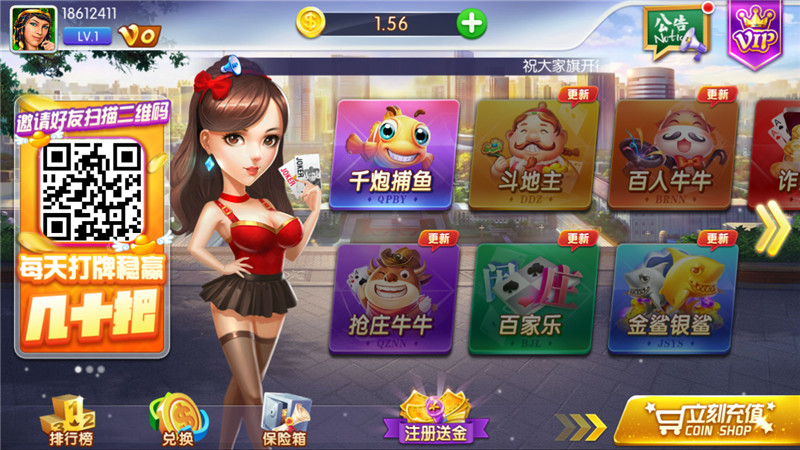The height and width of the screenshot is (450, 800).
Task: Open the player avatar profile
Action: 33,27
